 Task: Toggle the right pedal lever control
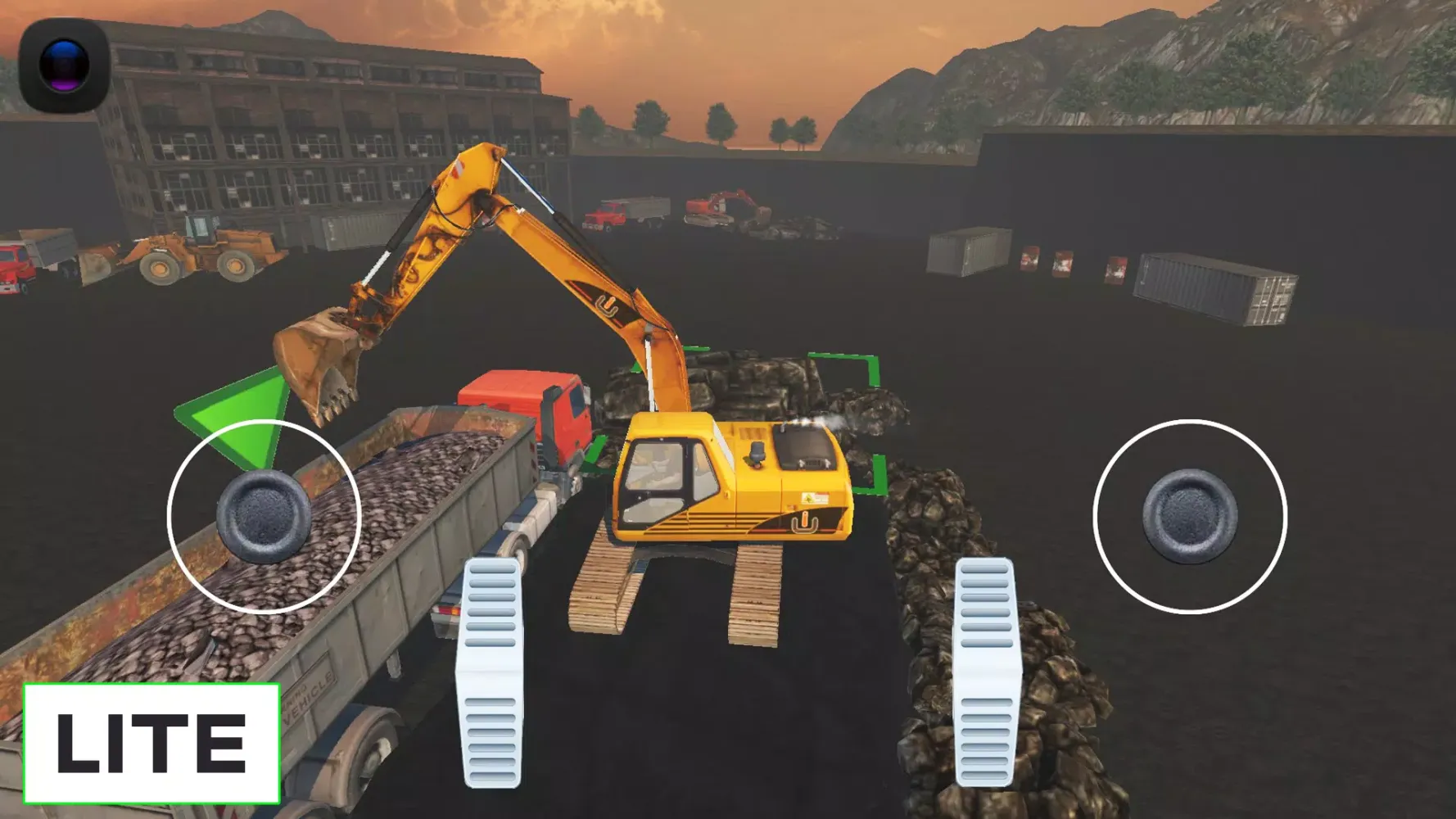click(x=983, y=680)
